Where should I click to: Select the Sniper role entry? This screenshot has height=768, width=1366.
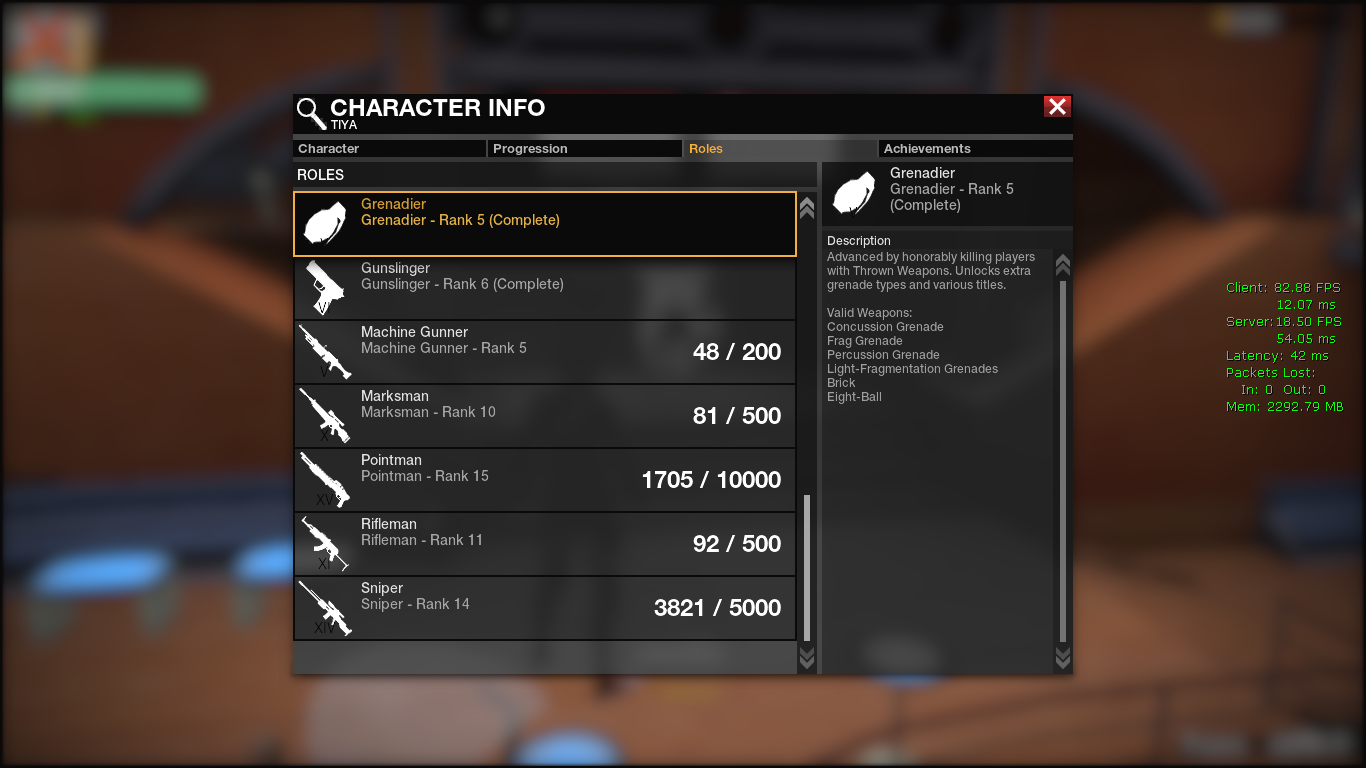click(x=545, y=608)
